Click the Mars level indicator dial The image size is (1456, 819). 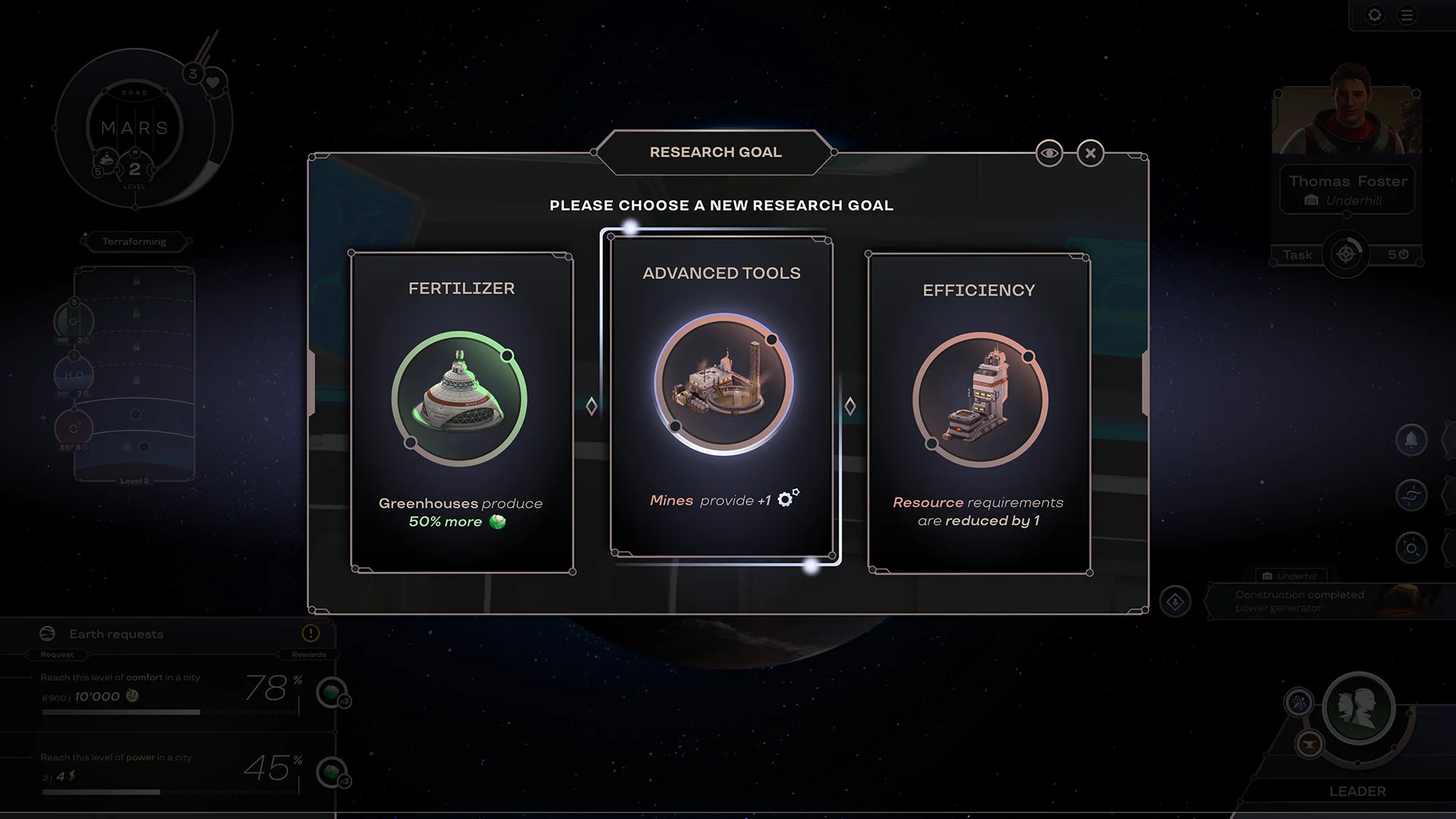pos(134,129)
